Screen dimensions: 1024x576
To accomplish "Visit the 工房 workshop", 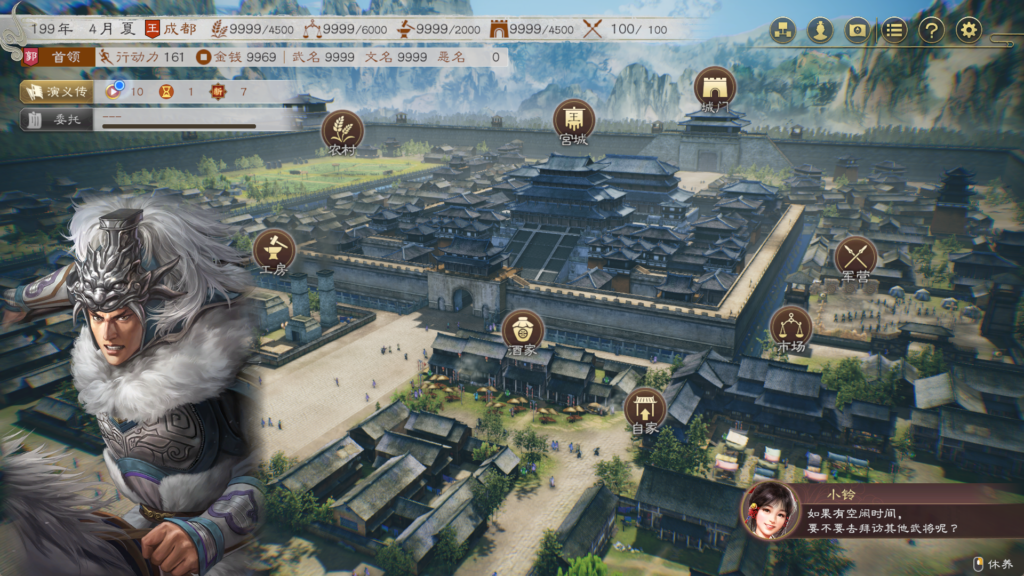I will [x=273, y=251].
